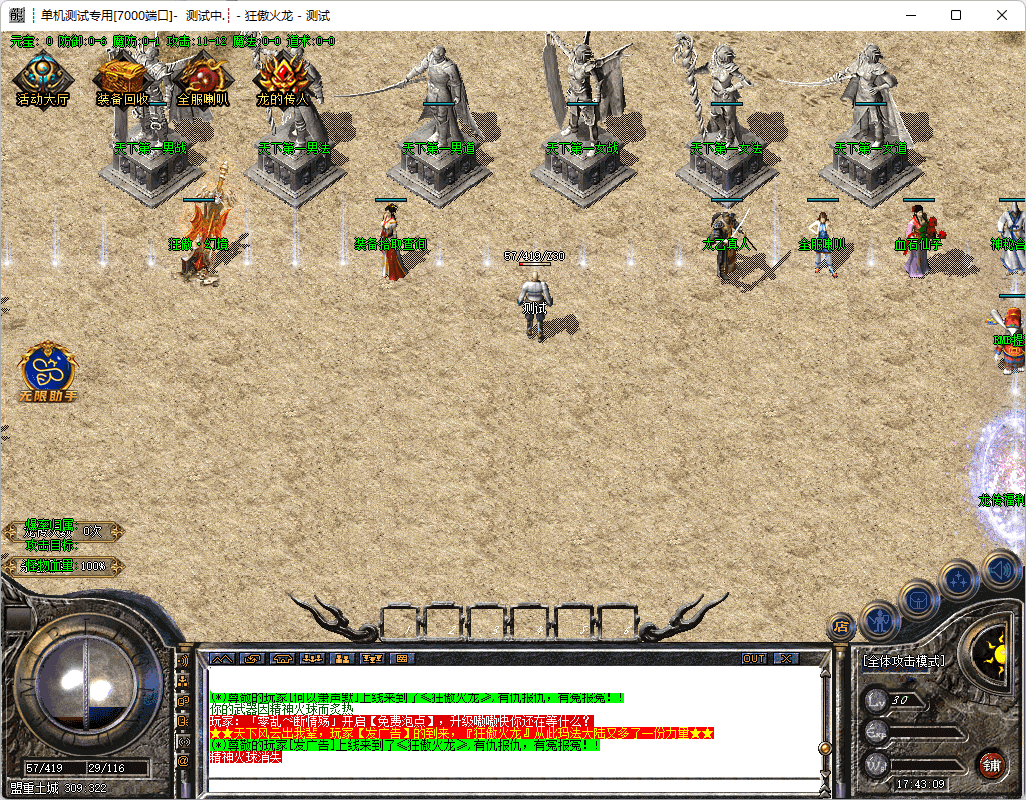Open the 无限助手 assistant badge

47,370
